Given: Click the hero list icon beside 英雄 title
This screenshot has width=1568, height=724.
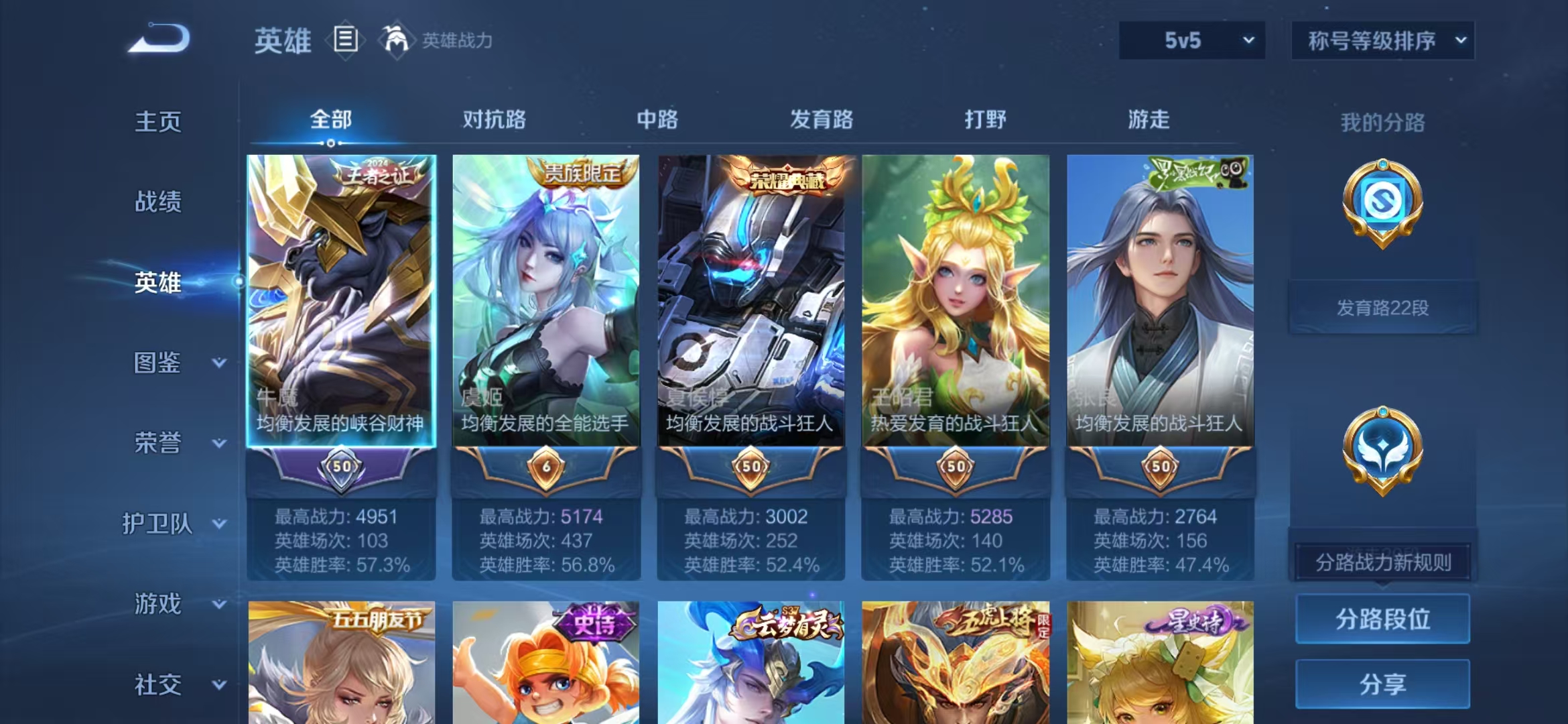Looking at the screenshot, I should point(344,40).
